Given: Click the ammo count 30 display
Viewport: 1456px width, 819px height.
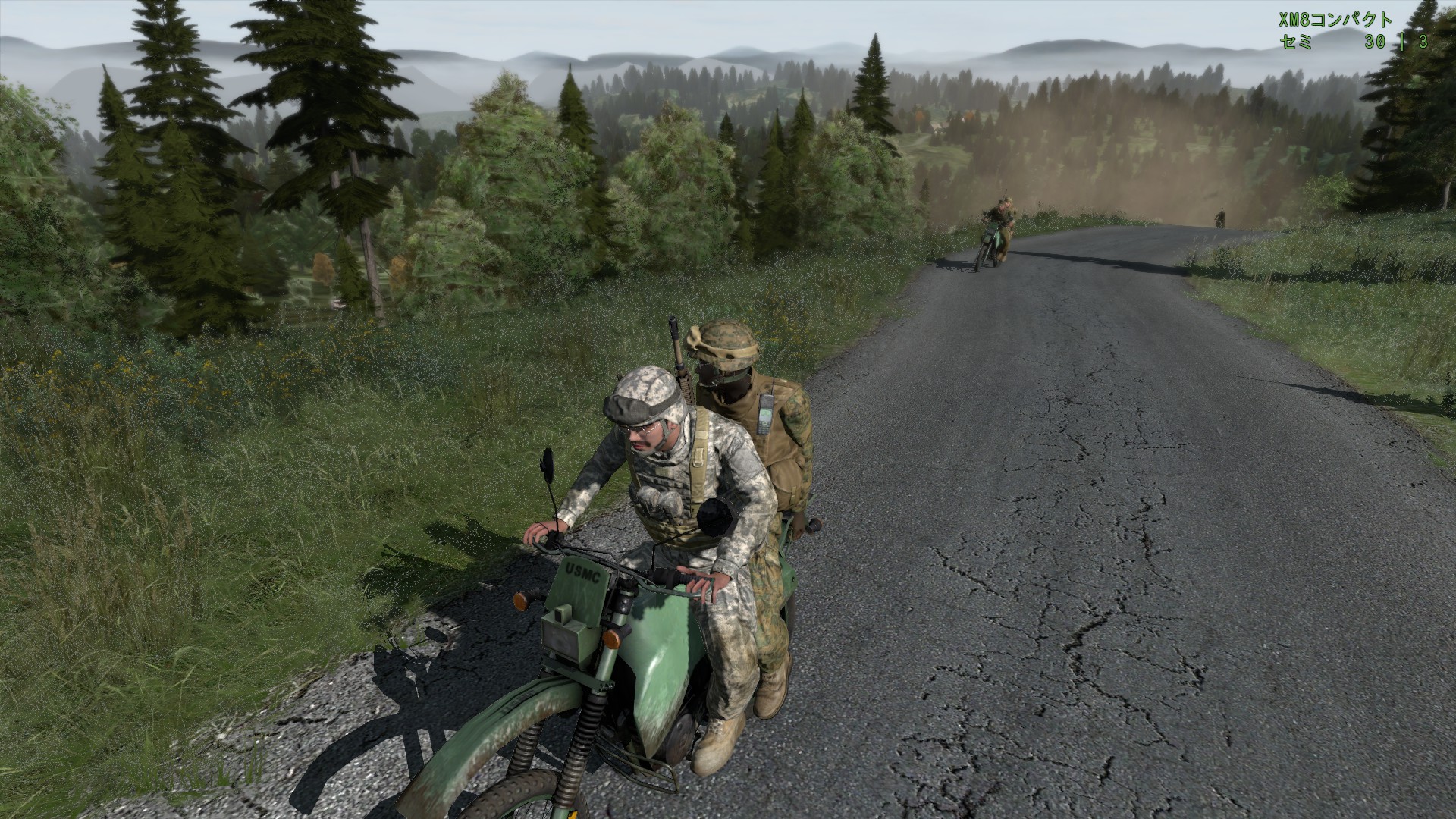Looking at the screenshot, I should click(1374, 44).
